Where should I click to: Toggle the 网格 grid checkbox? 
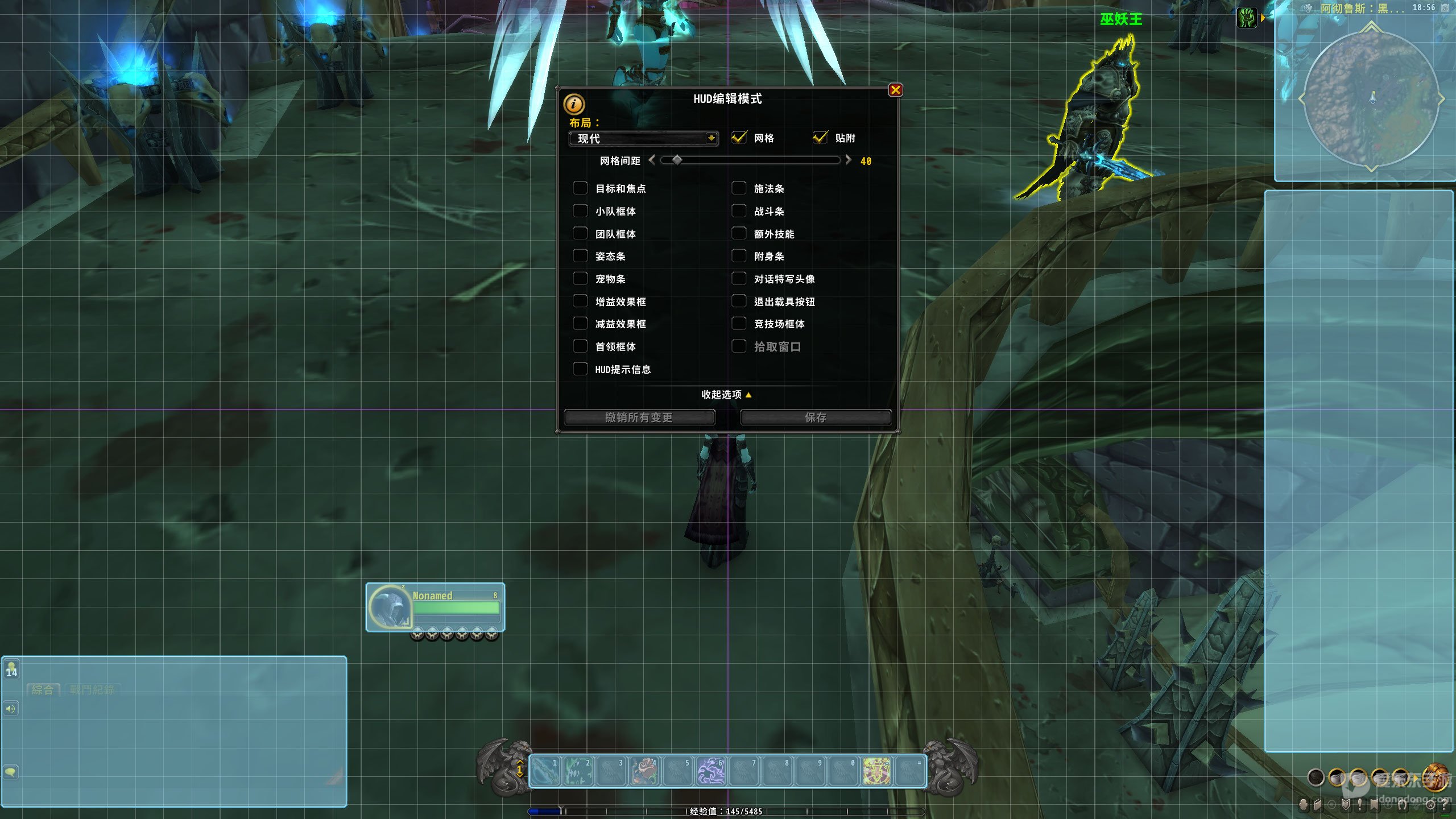(x=739, y=138)
